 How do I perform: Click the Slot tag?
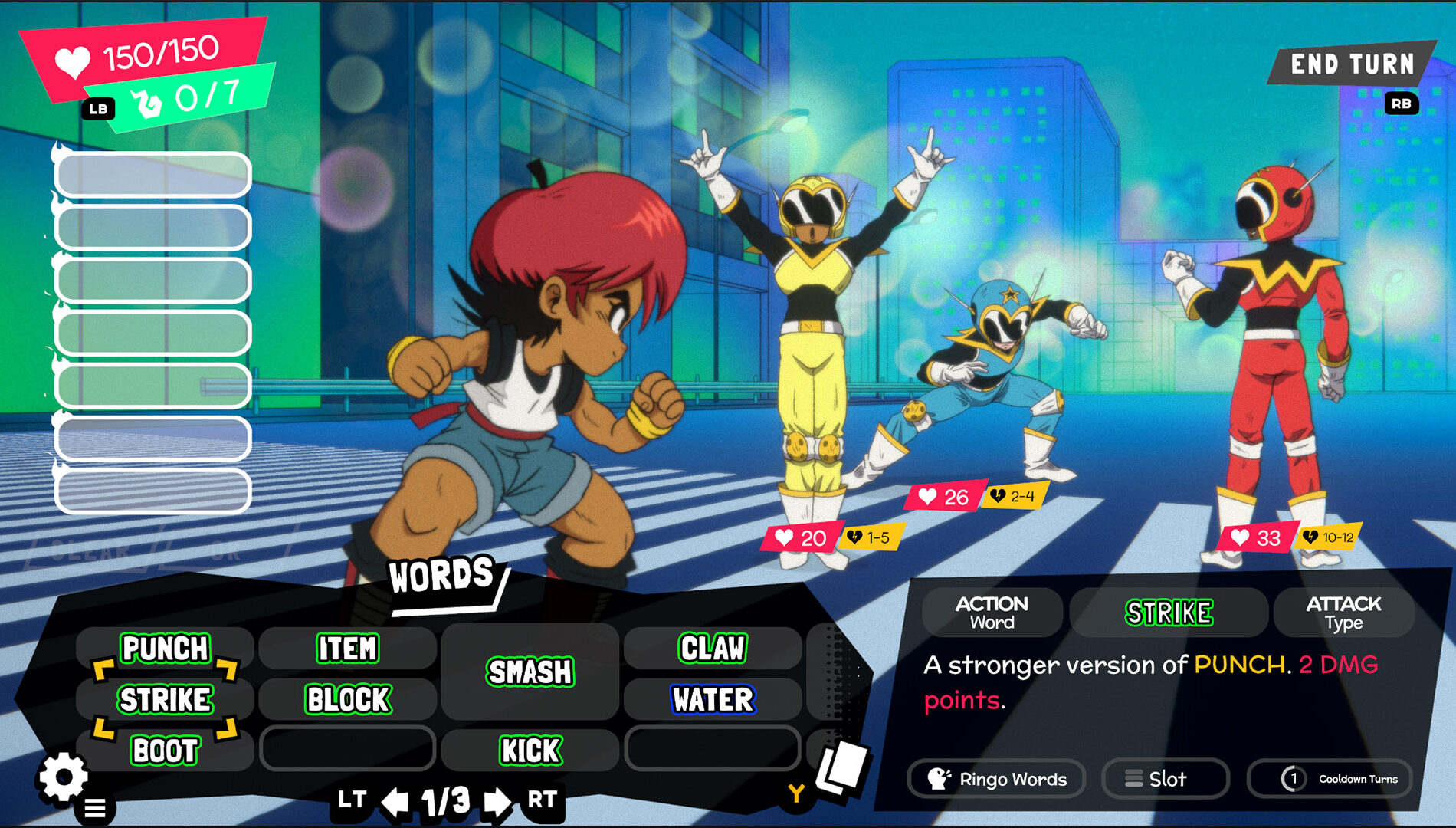pos(1165,779)
